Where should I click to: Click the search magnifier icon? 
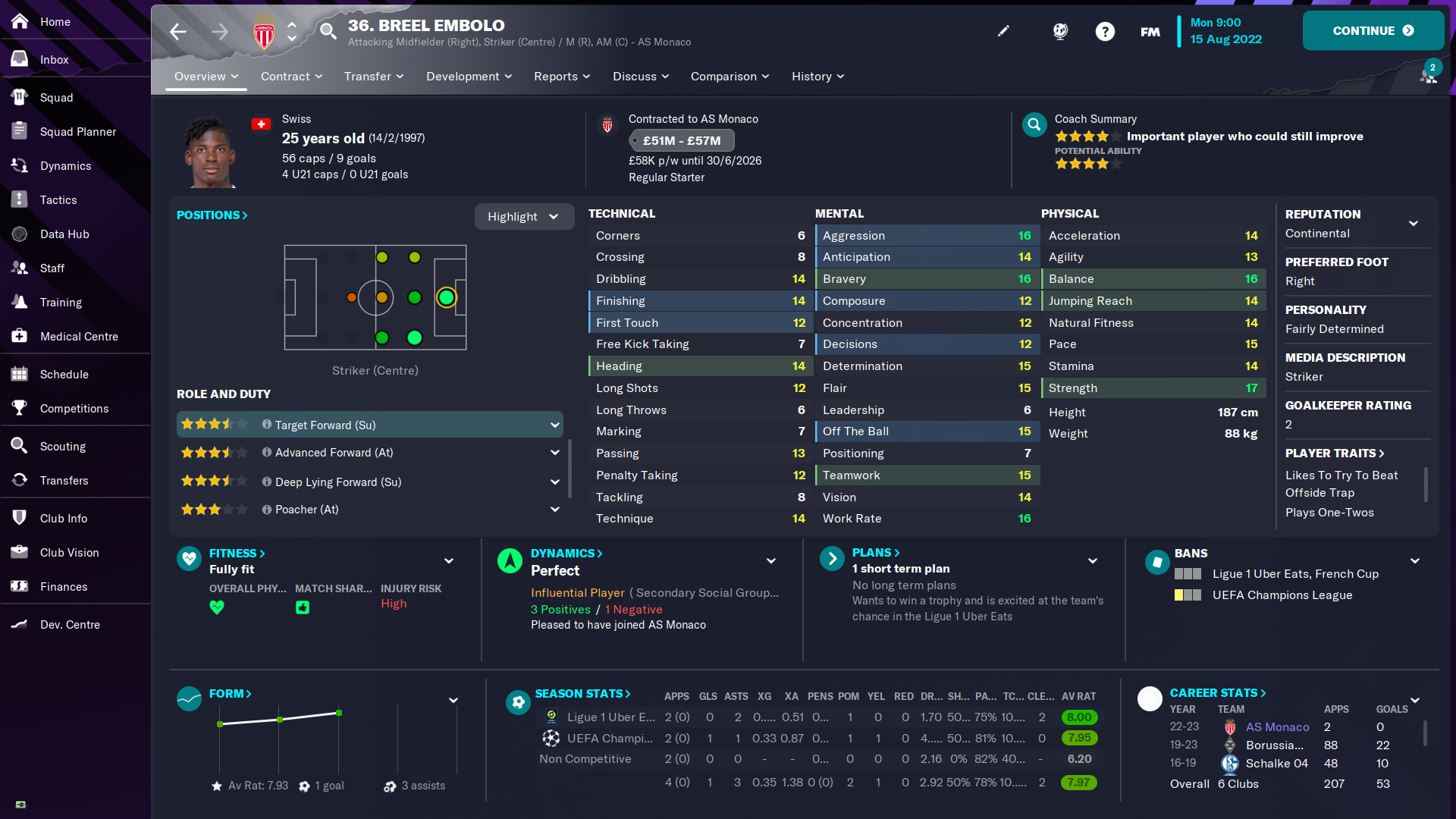[328, 31]
